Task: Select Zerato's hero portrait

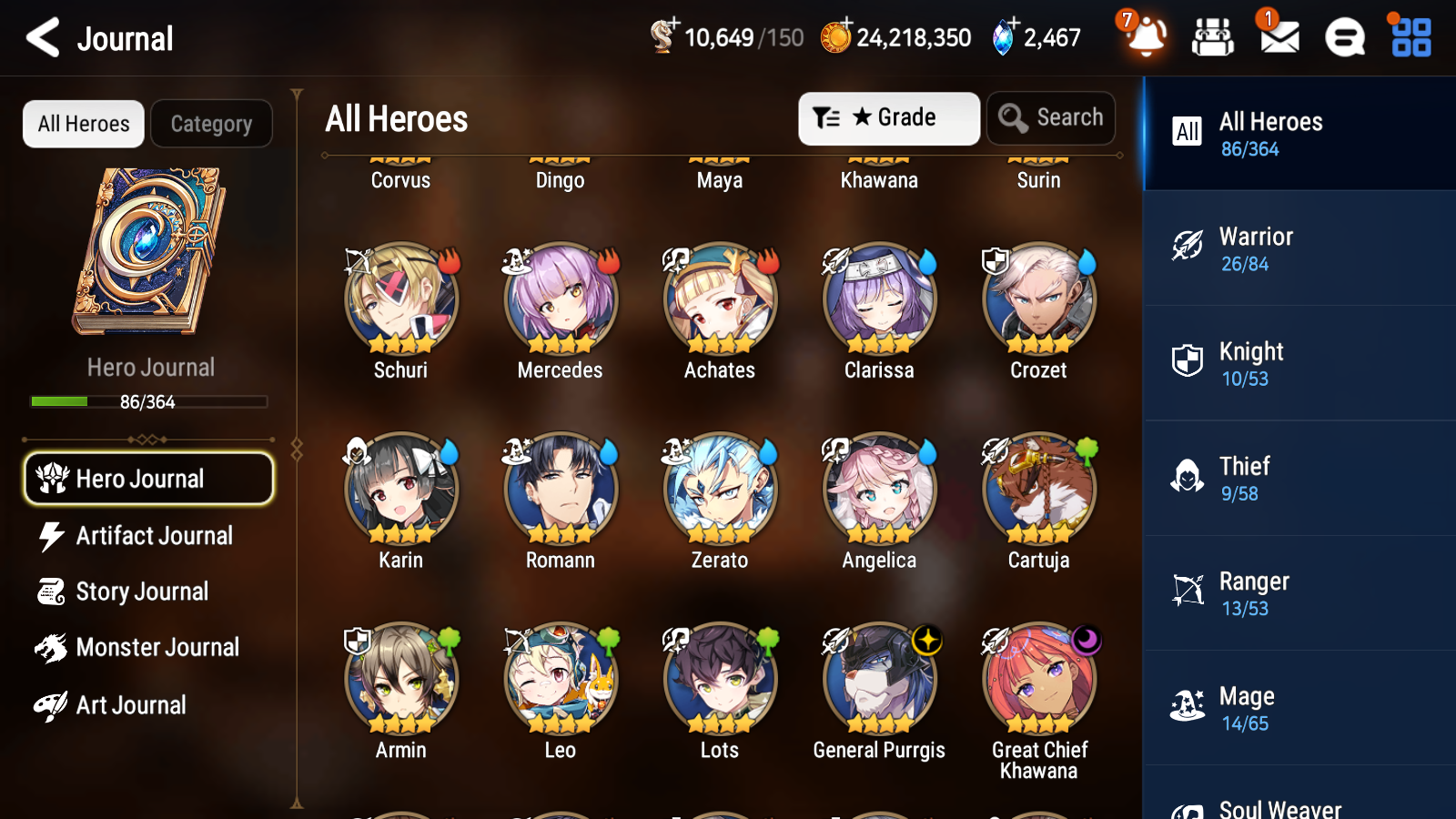Action: [719, 489]
